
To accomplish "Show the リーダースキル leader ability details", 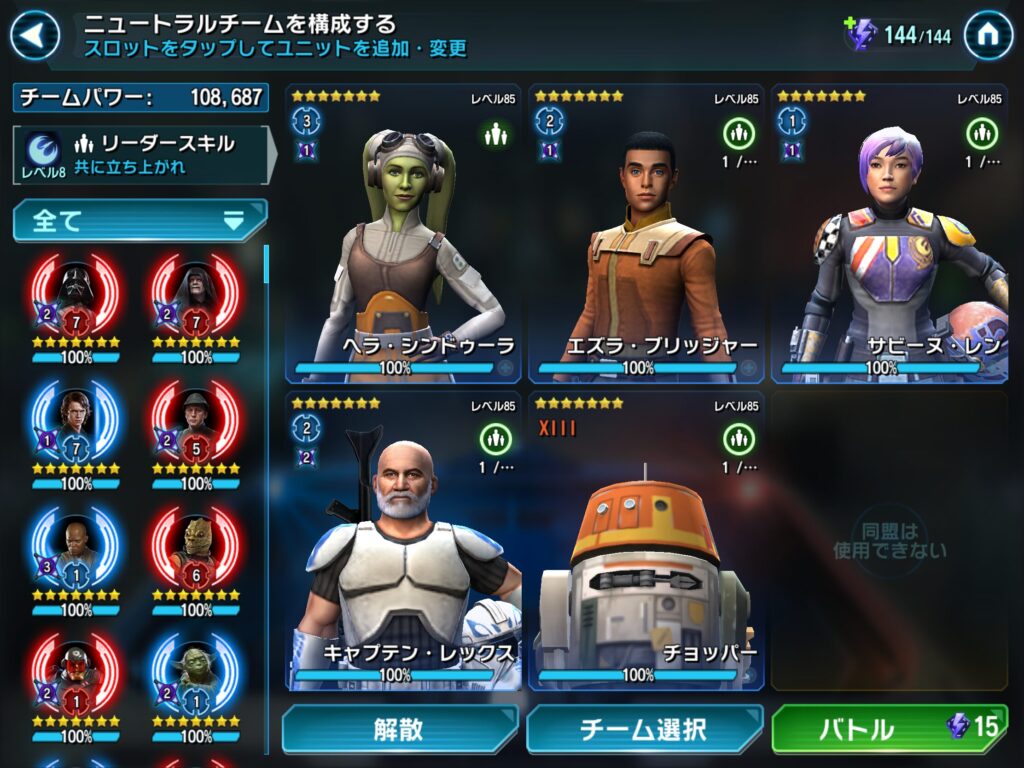I will pos(141,154).
